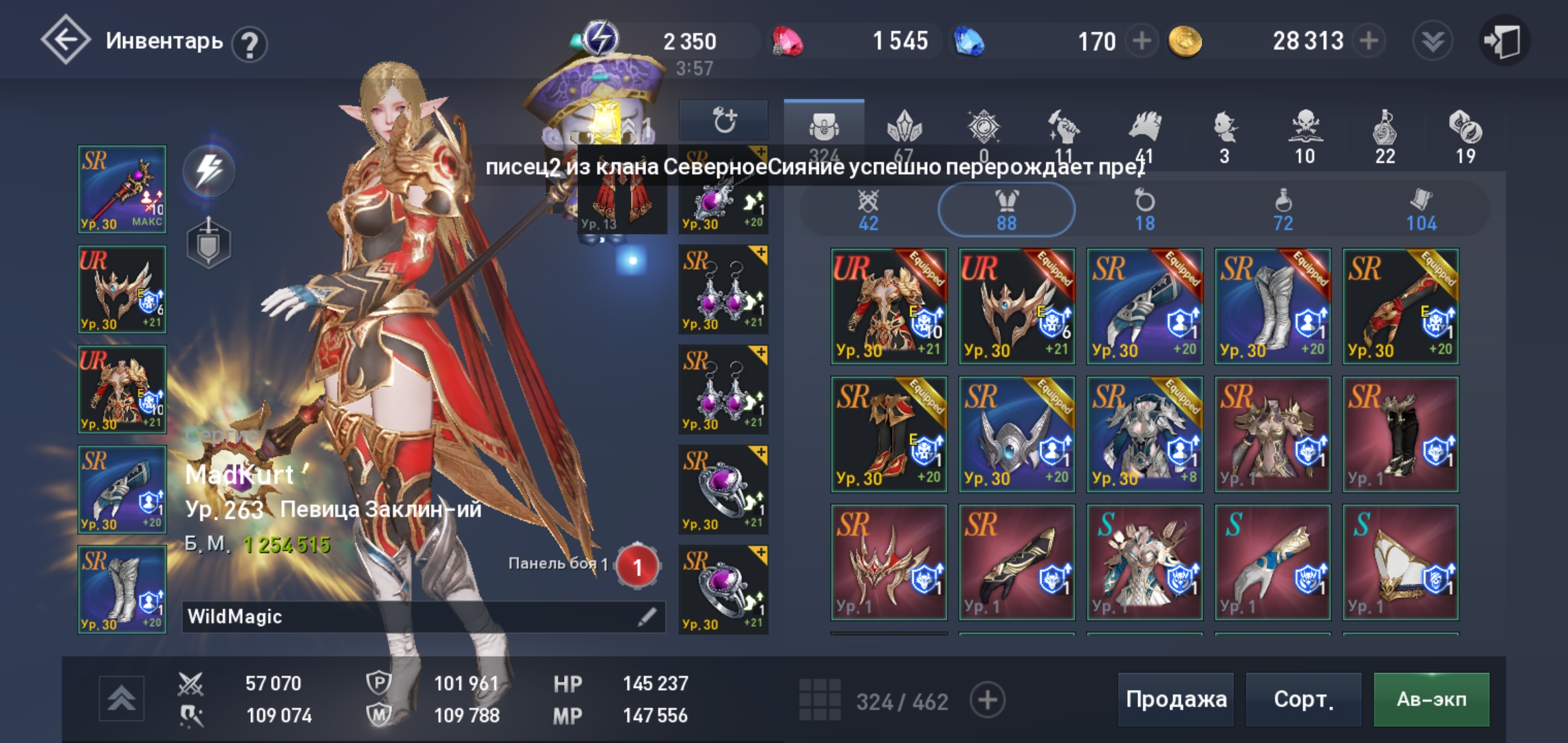Image resolution: width=1568 pixels, height=743 pixels.
Task: Open the backpack inventory tab
Action: pyautogui.click(x=825, y=127)
